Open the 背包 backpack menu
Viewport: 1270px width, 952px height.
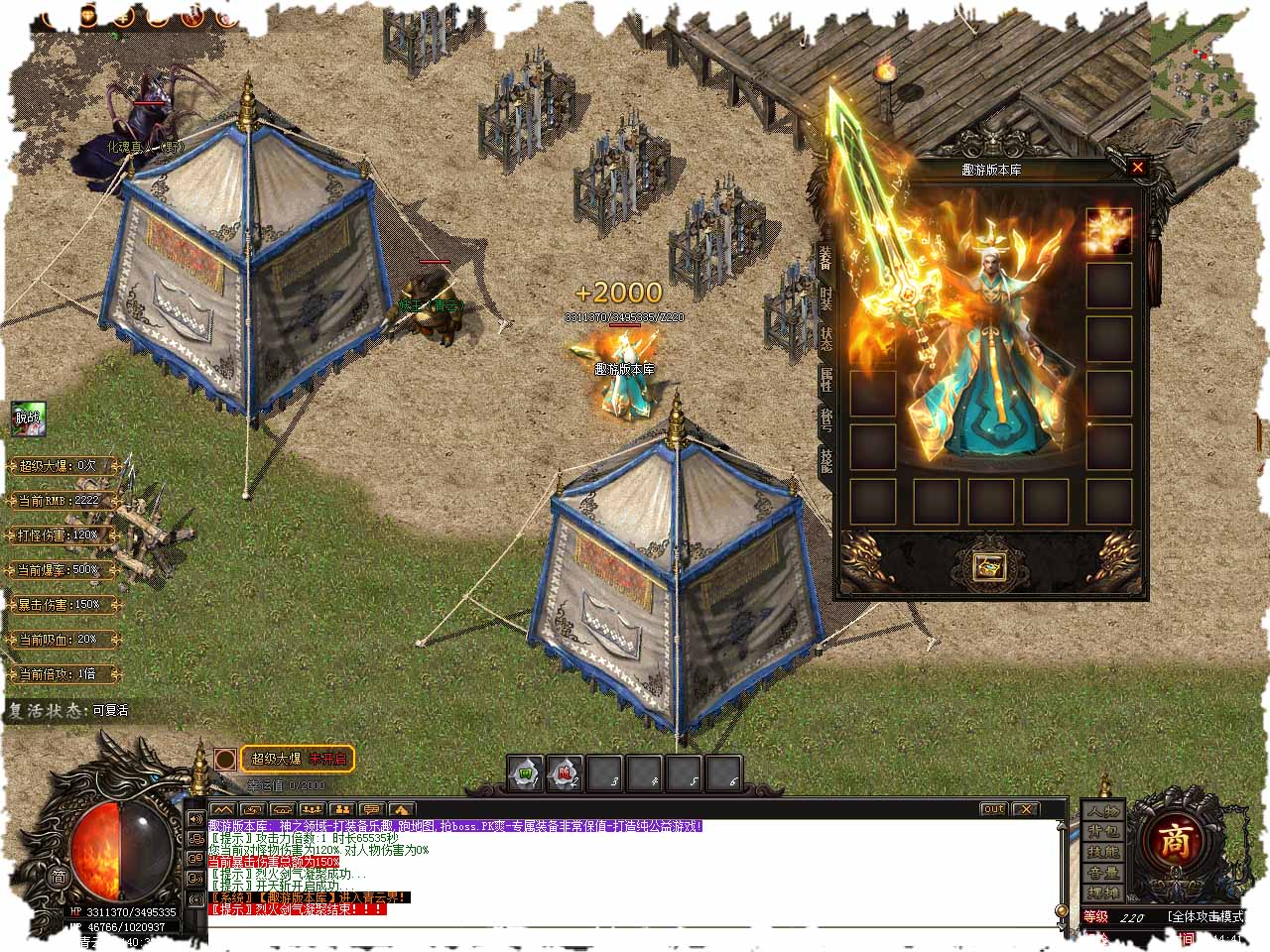[x=1102, y=831]
